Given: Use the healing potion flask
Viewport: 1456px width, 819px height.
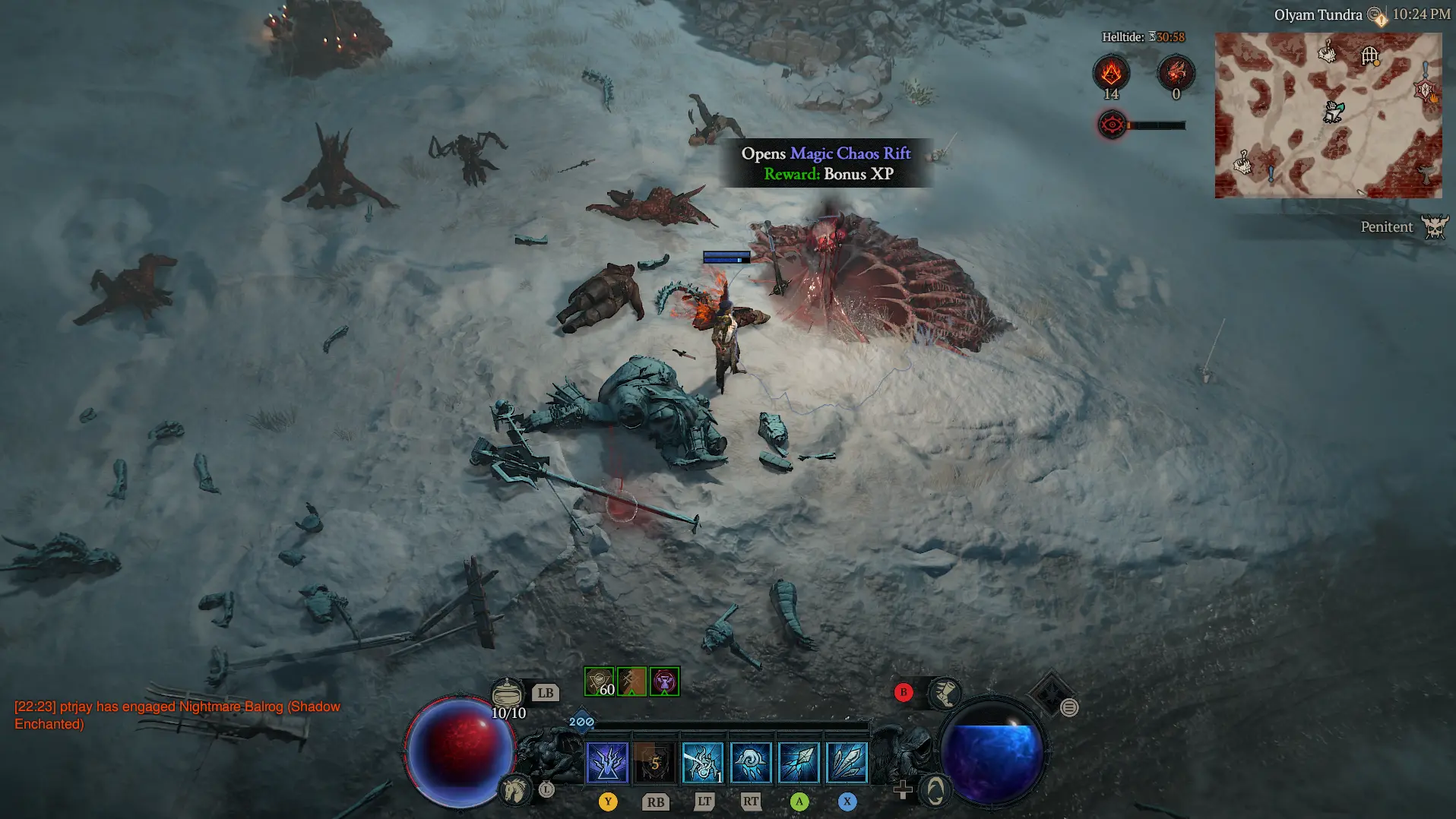Looking at the screenshot, I should pyautogui.click(x=507, y=693).
